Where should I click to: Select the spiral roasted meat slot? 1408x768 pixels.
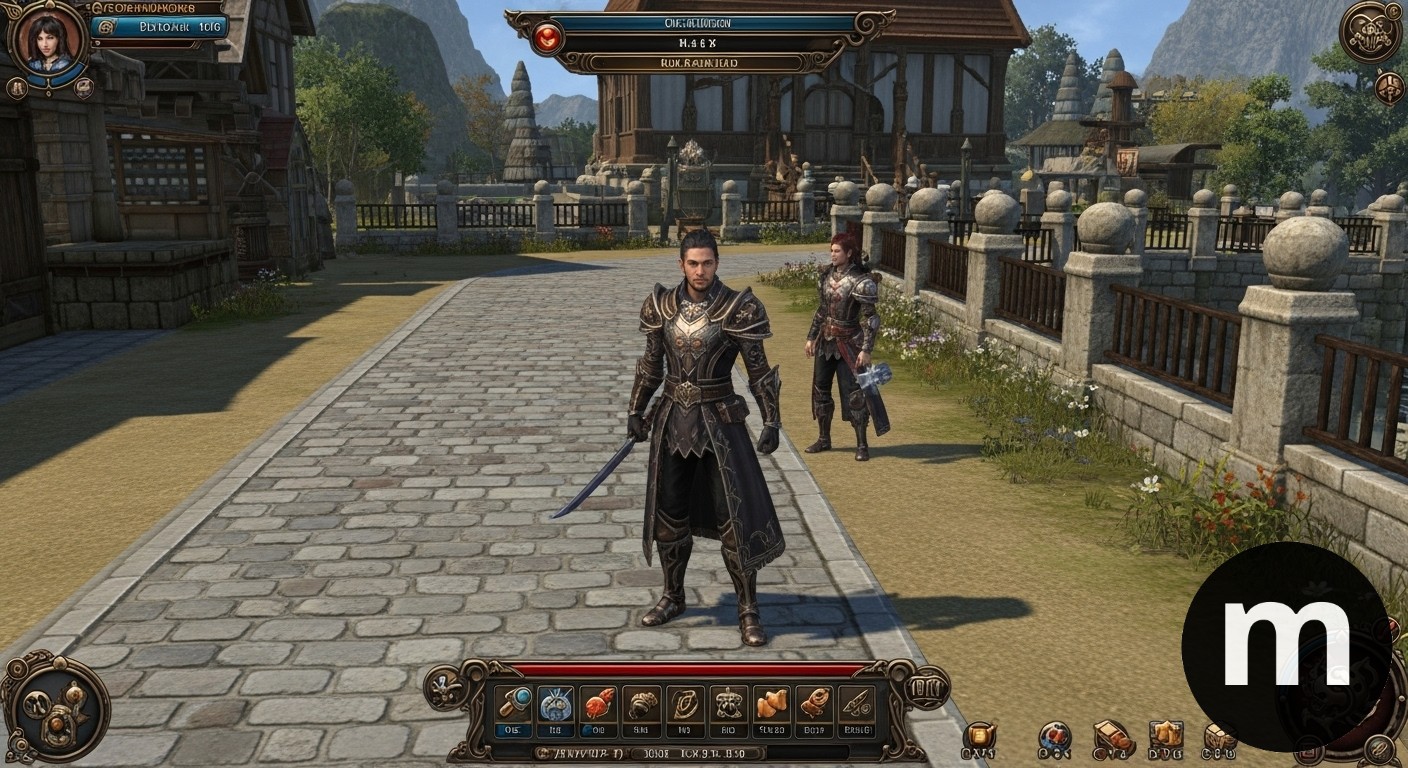814,704
